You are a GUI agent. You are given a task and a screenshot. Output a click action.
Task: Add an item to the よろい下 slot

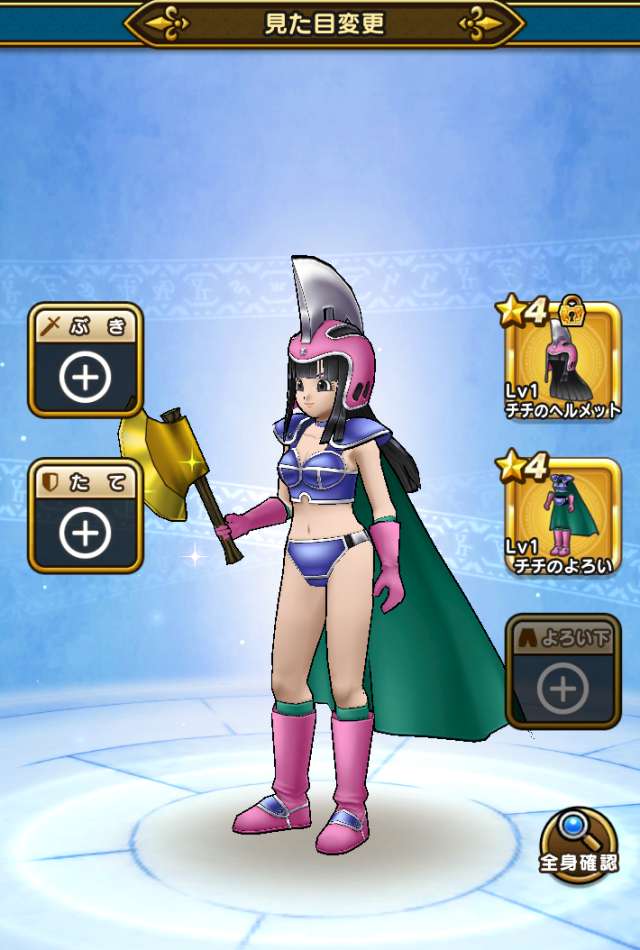click(x=563, y=673)
